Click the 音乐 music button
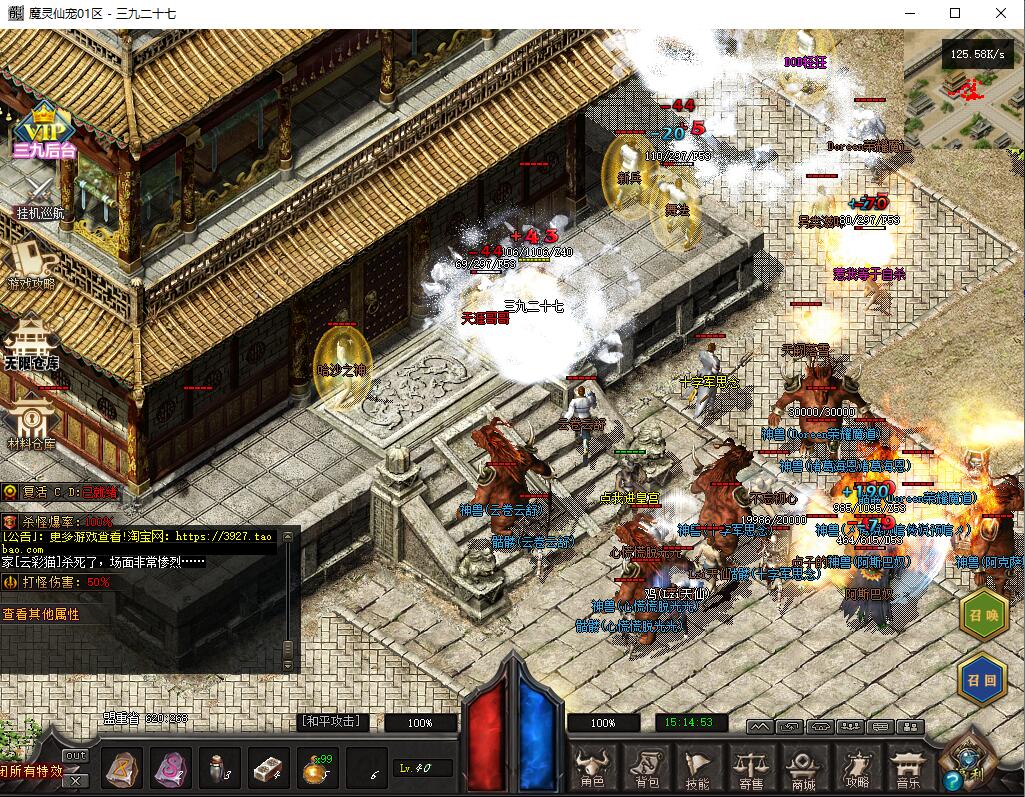 point(906,768)
